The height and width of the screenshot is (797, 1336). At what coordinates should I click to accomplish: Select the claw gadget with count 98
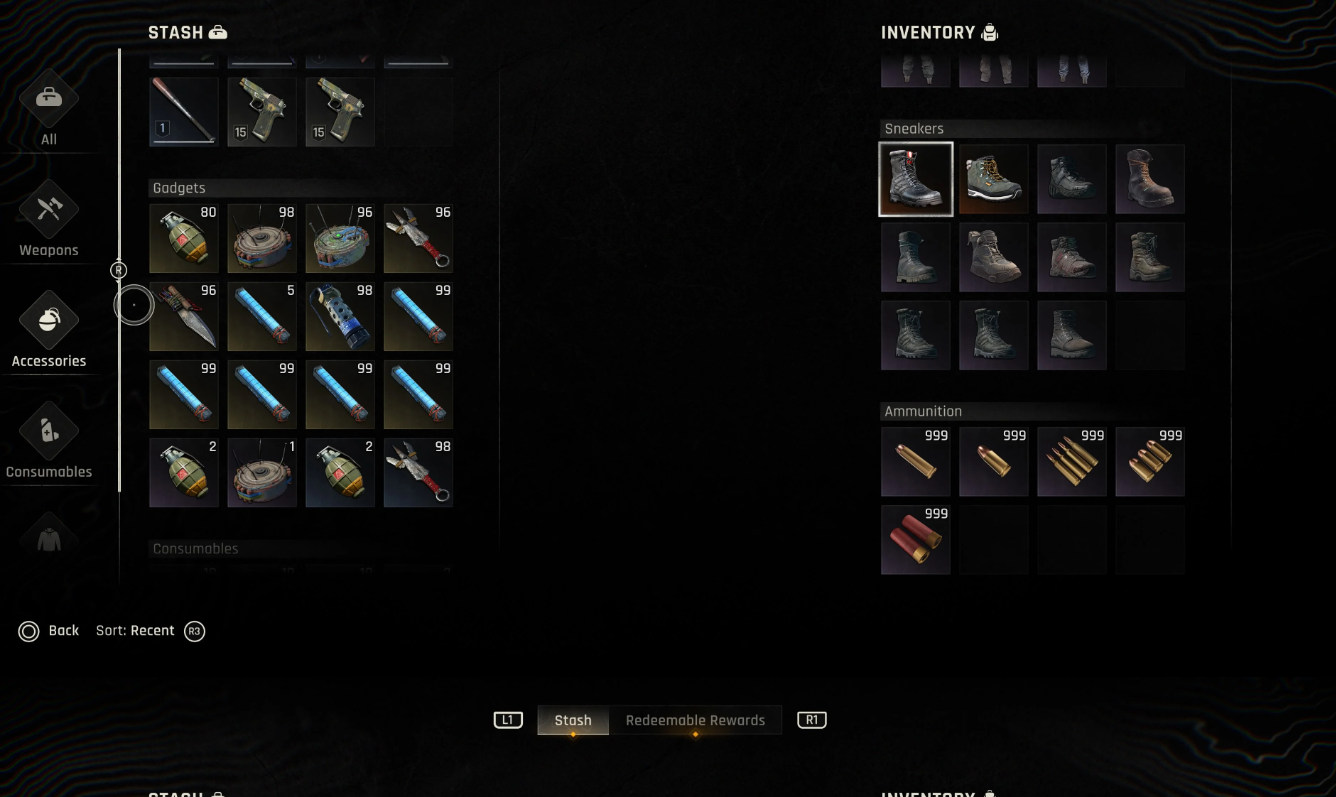pyautogui.click(x=418, y=473)
